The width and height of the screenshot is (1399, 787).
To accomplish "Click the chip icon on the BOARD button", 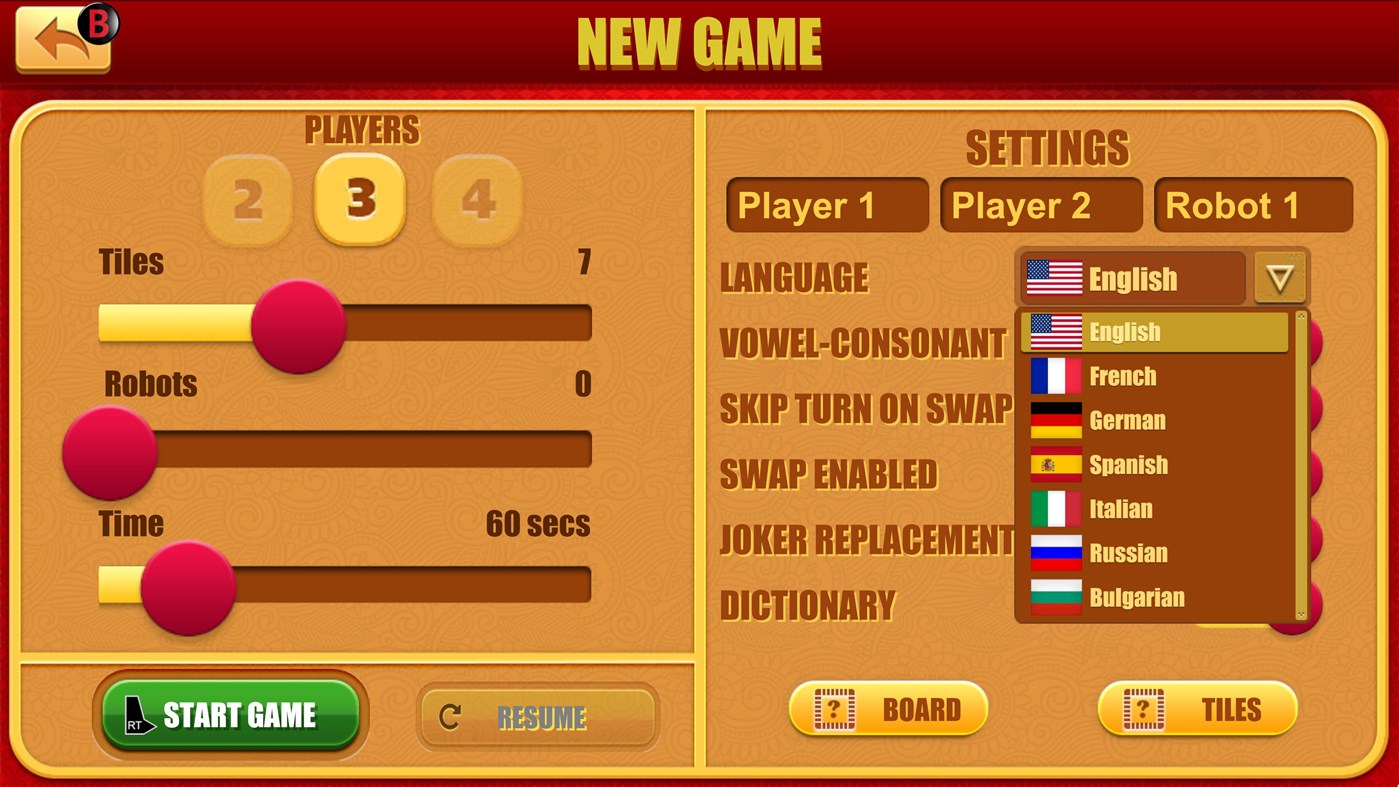I will coord(835,708).
